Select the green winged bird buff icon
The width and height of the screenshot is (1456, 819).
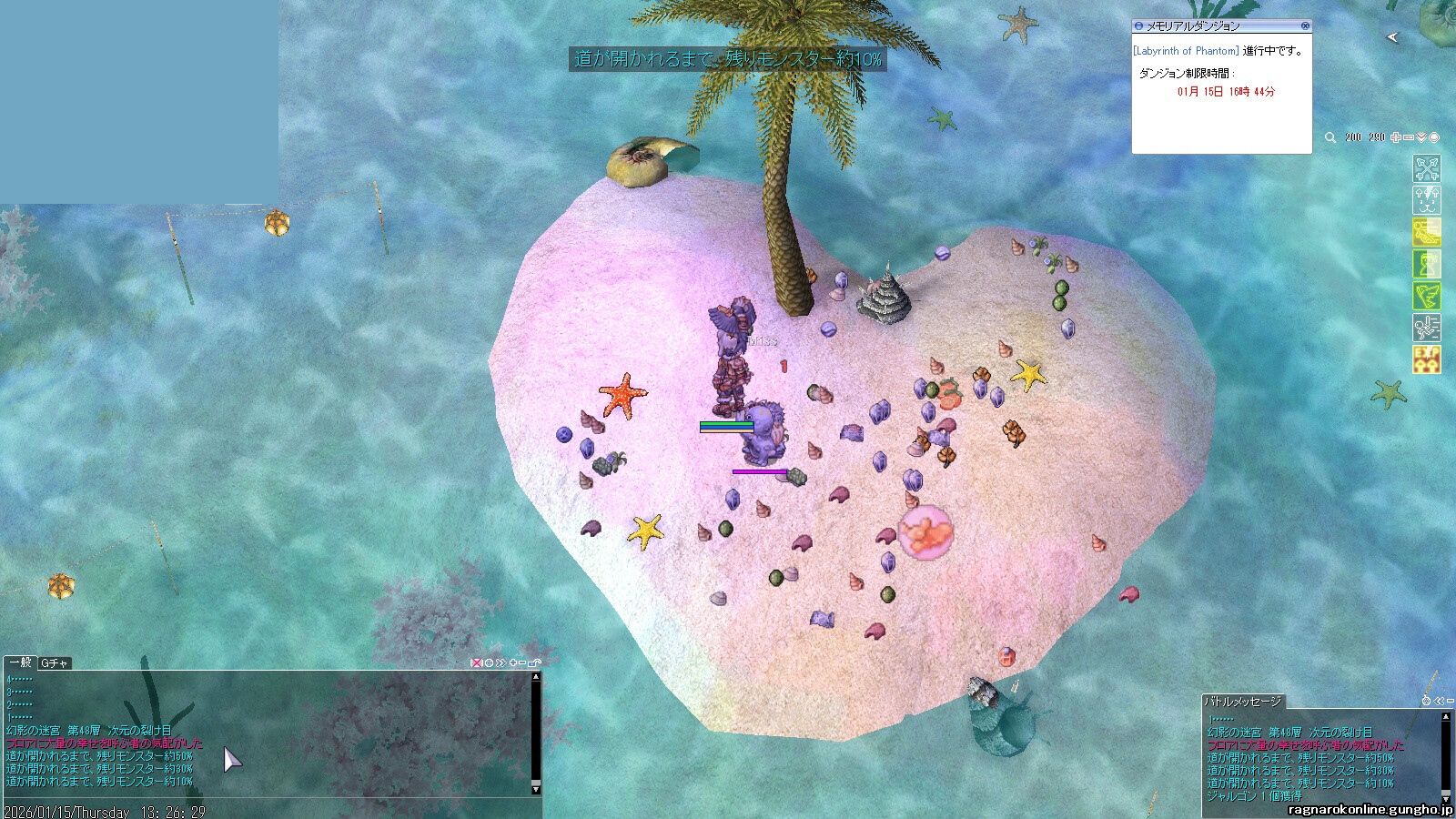(1426, 296)
